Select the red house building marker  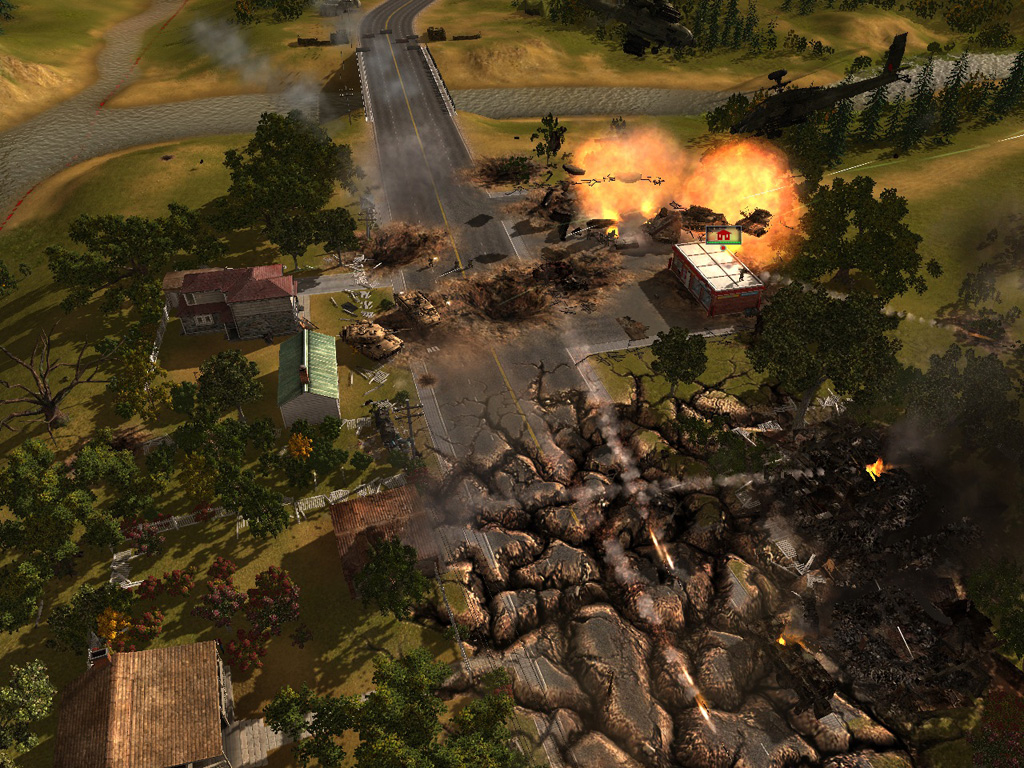(x=723, y=235)
